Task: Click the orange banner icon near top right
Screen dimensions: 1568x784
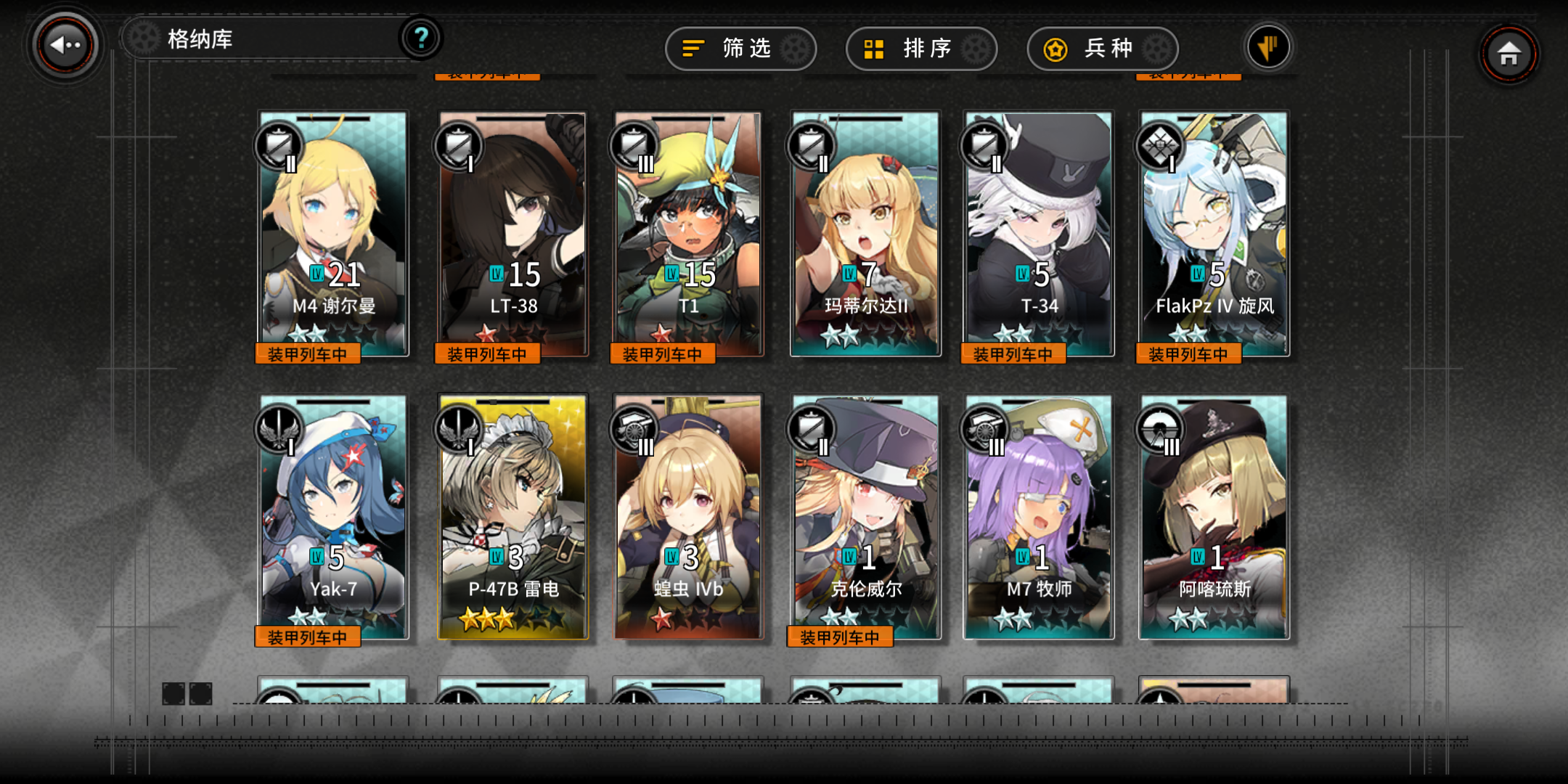Action: pyautogui.click(x=1270, y=46)
